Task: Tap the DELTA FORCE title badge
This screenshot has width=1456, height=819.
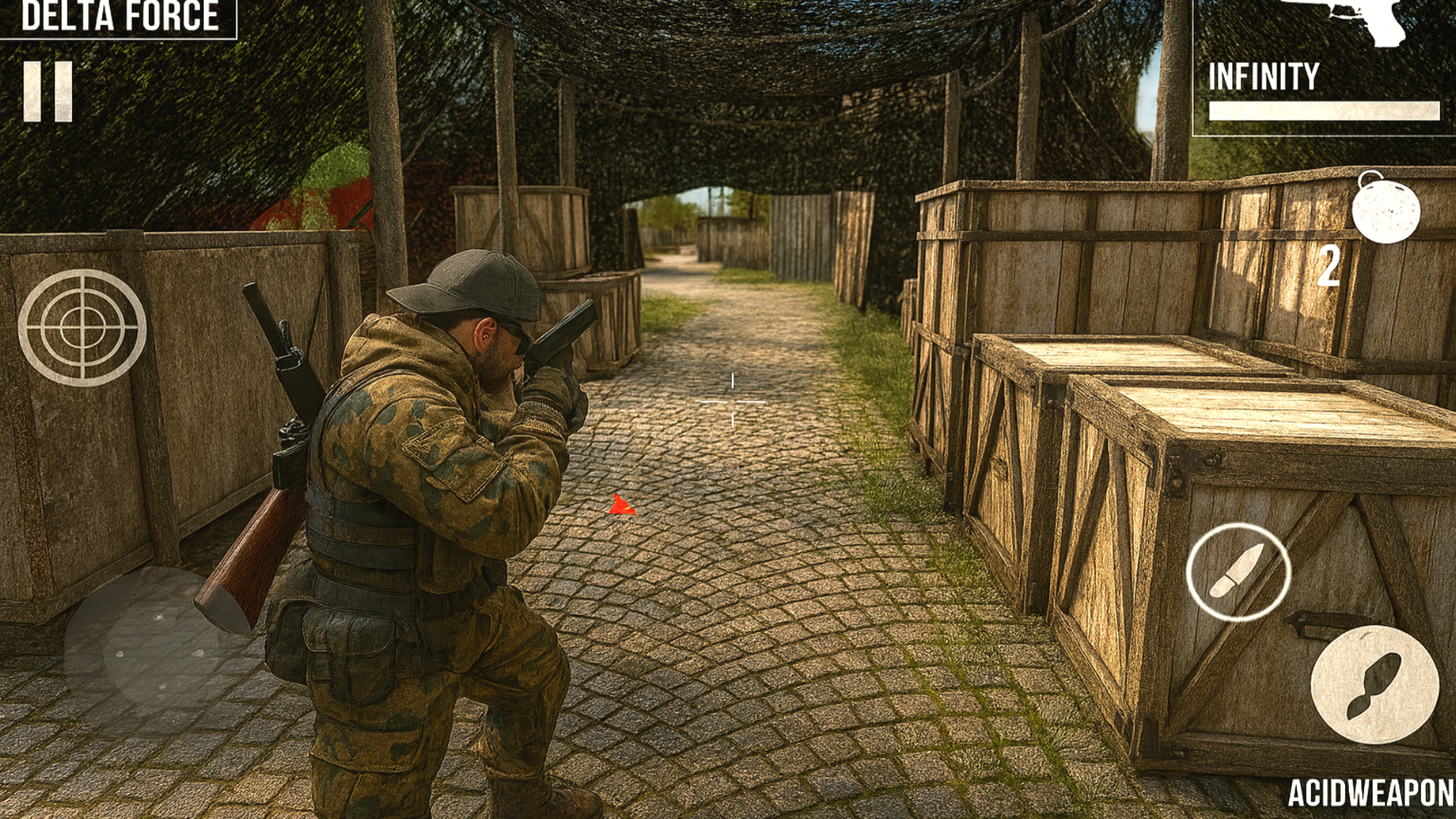Action: 118,15
